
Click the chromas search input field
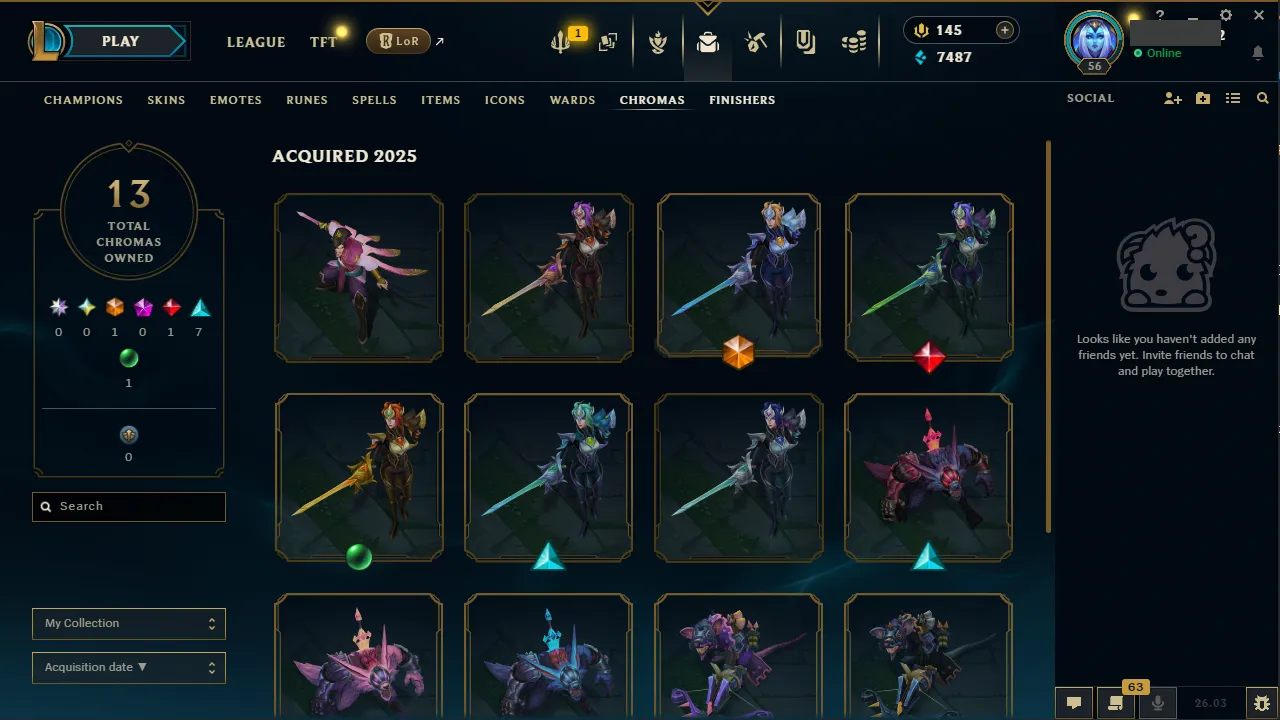coord(128,506)
